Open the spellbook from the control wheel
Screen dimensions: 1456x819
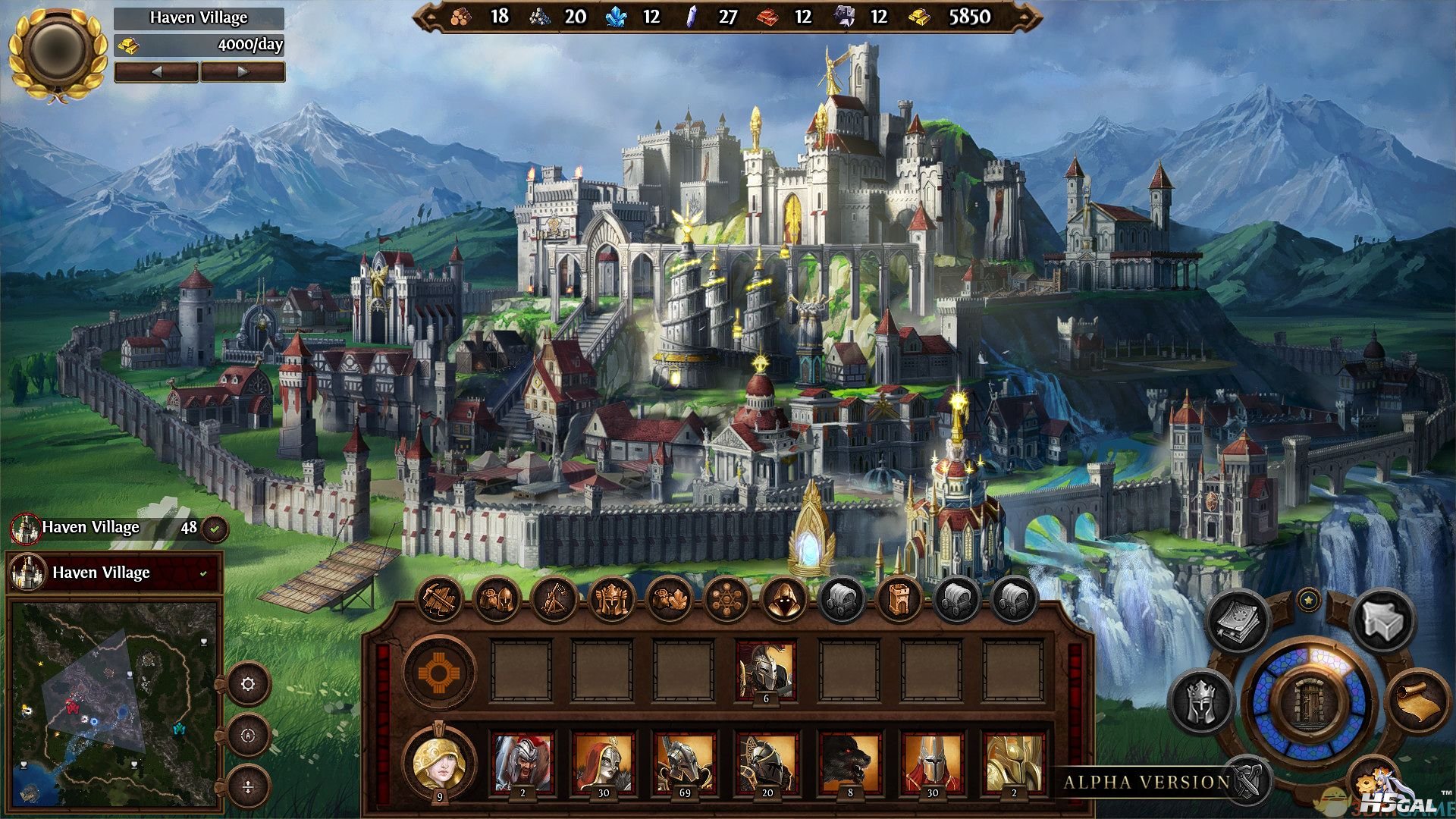[x=1238, y=621]
